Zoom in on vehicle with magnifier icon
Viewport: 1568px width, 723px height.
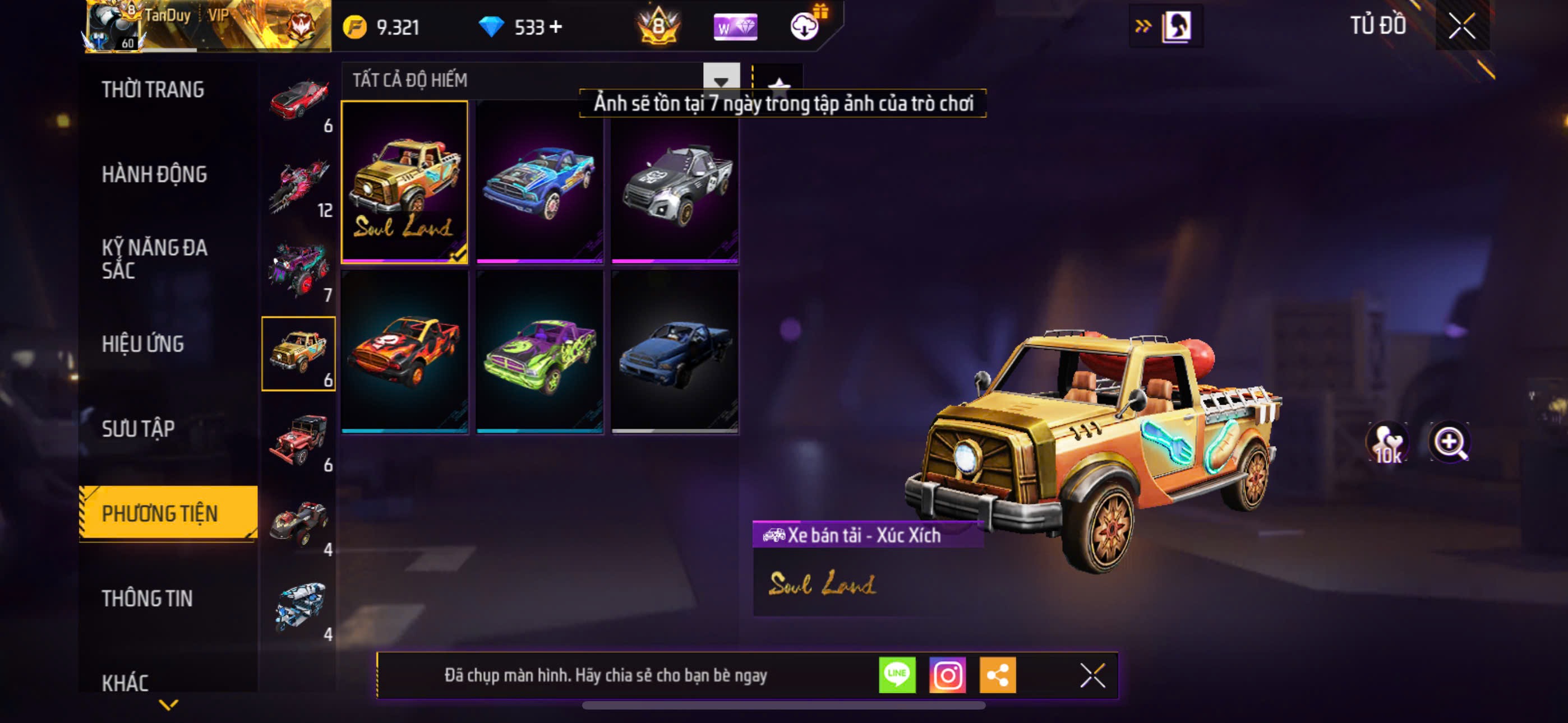pyautogui.click(x=1449, y=442)
